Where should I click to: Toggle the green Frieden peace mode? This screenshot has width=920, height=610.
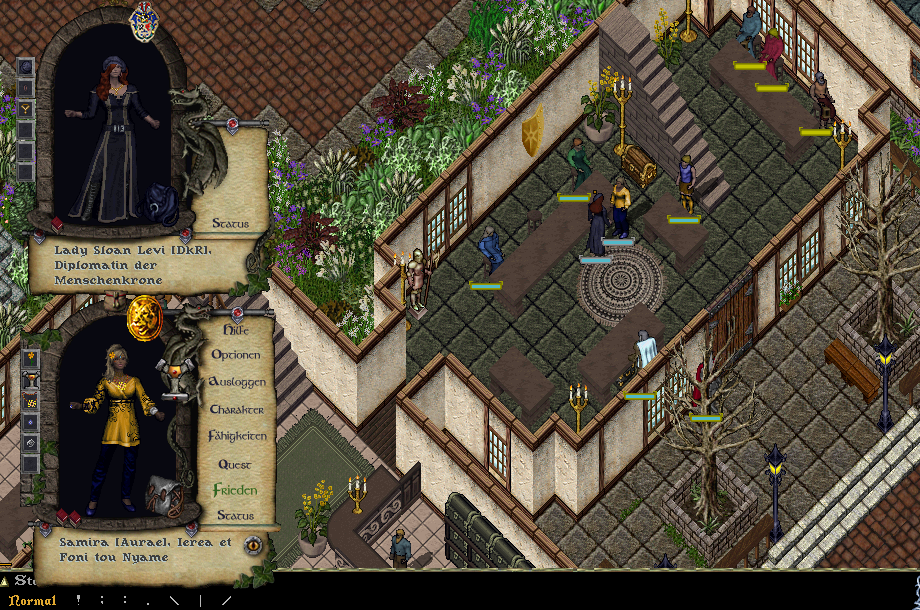[235, 491]
